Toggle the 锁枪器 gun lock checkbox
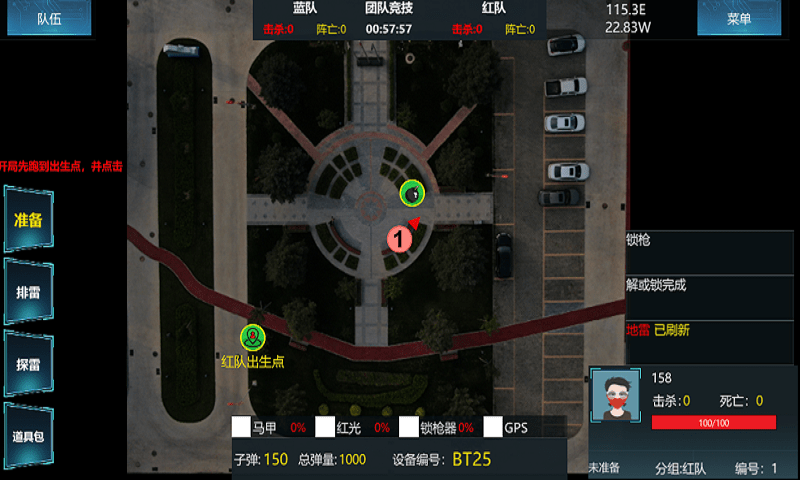This screenshot has height=480, width=800. (x=409, y=427)
